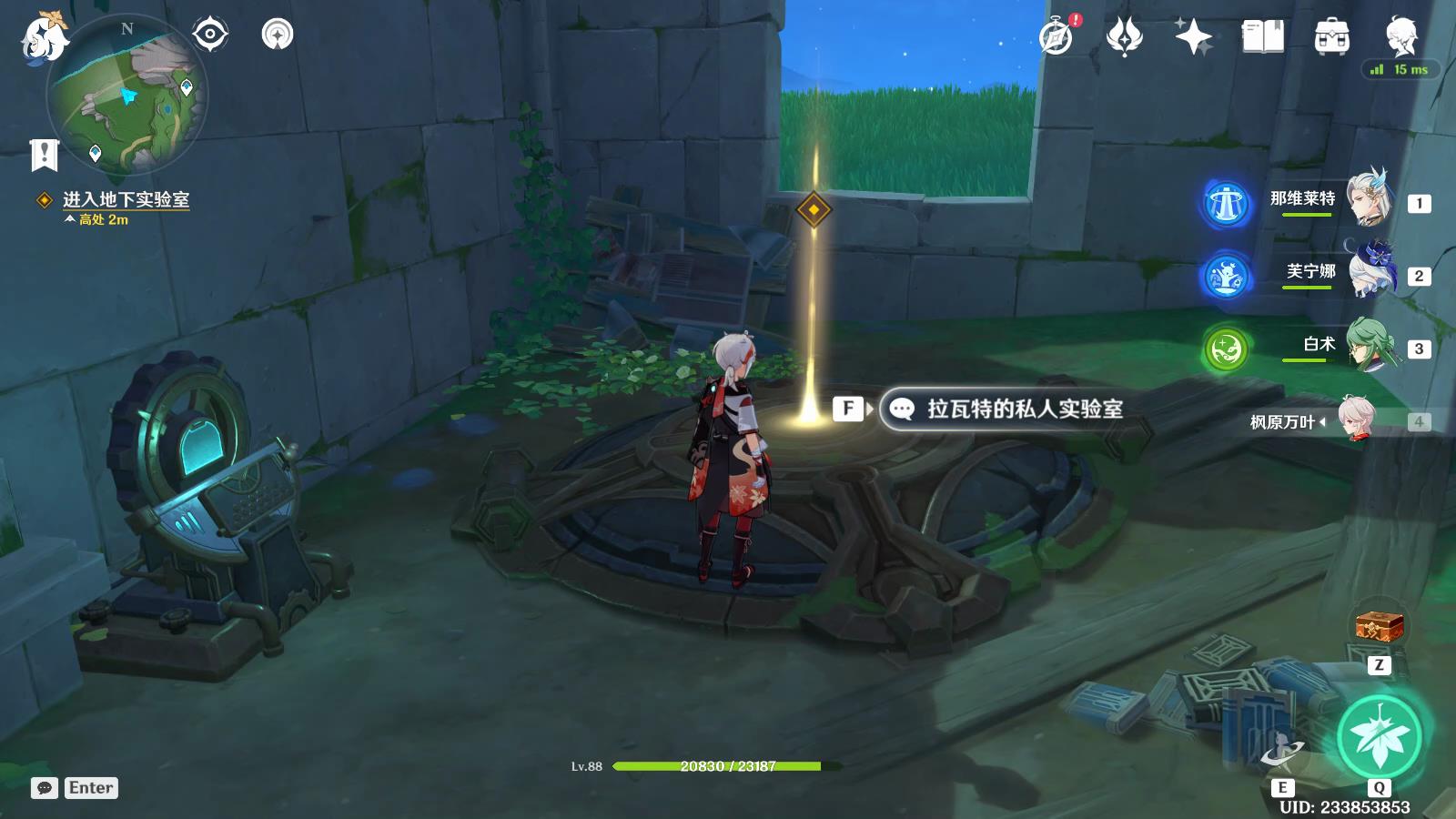The height and width of the screenshot is (819, 1456).
Task: Open the events compass icon
Action: (x=1057, y=36)
